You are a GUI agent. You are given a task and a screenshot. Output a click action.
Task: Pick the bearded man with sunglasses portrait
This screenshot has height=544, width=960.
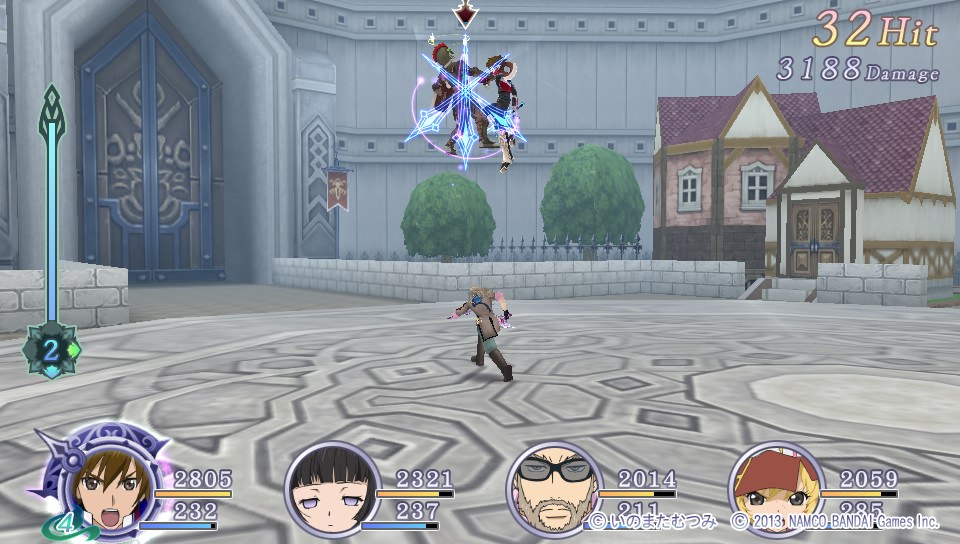[553, 489]
